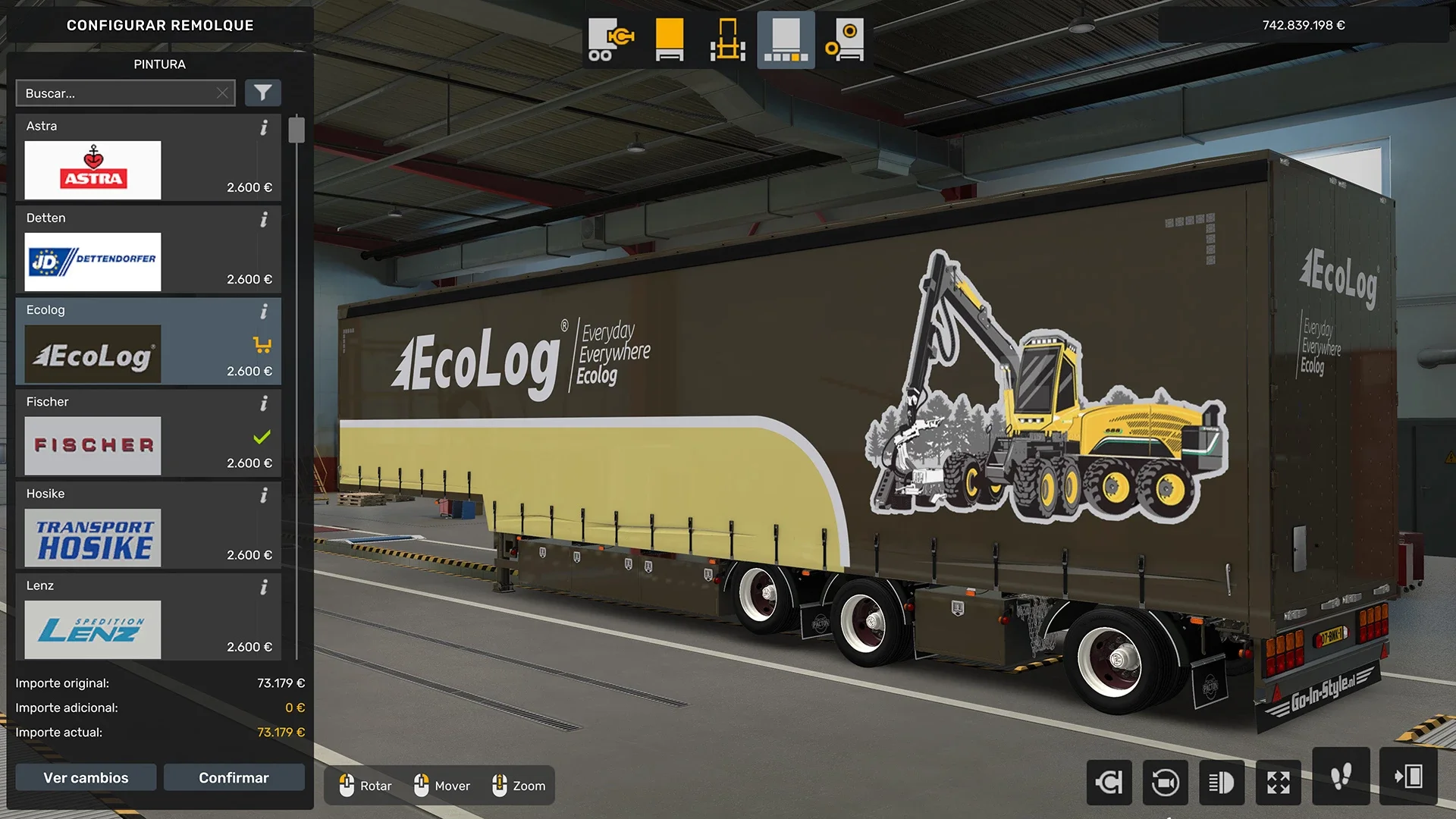
Task: Expand info for the Astra paint
Action: (264, 128)
